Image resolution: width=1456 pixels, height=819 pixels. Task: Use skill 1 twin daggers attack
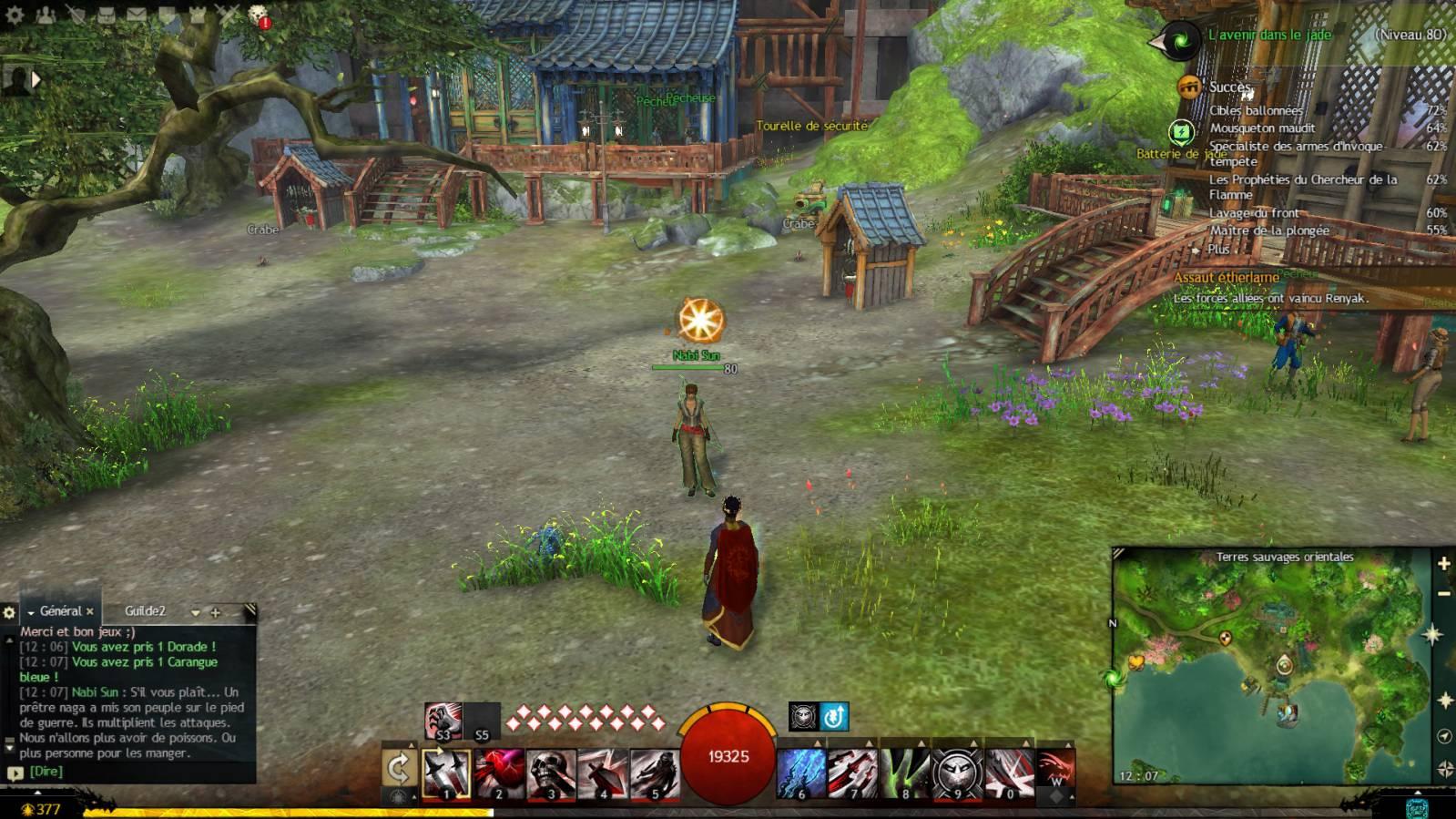coord(447,773)
